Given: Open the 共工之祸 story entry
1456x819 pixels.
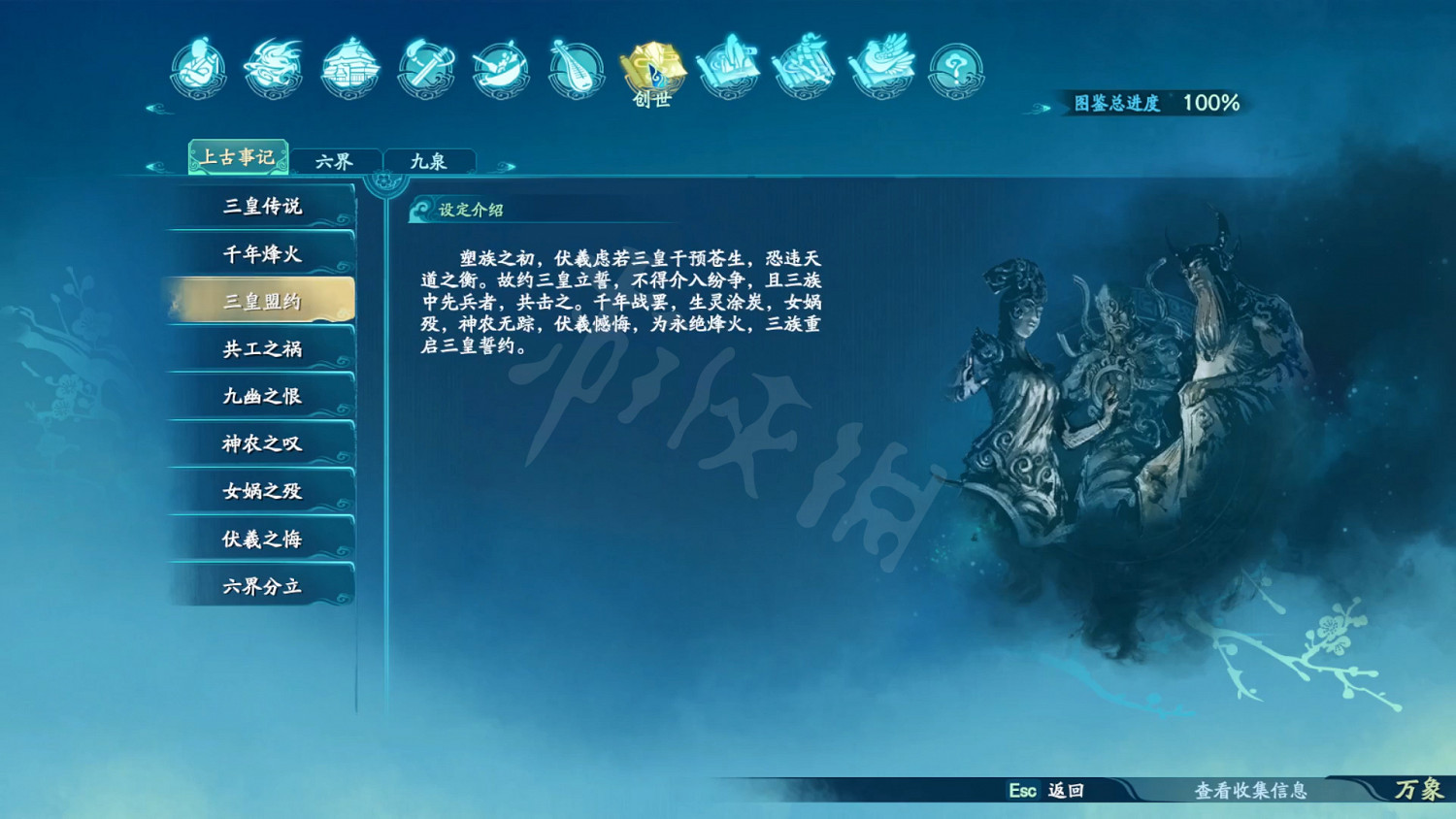Looking at the screenshot, I should pyautogui.click(x=260, y=347).
